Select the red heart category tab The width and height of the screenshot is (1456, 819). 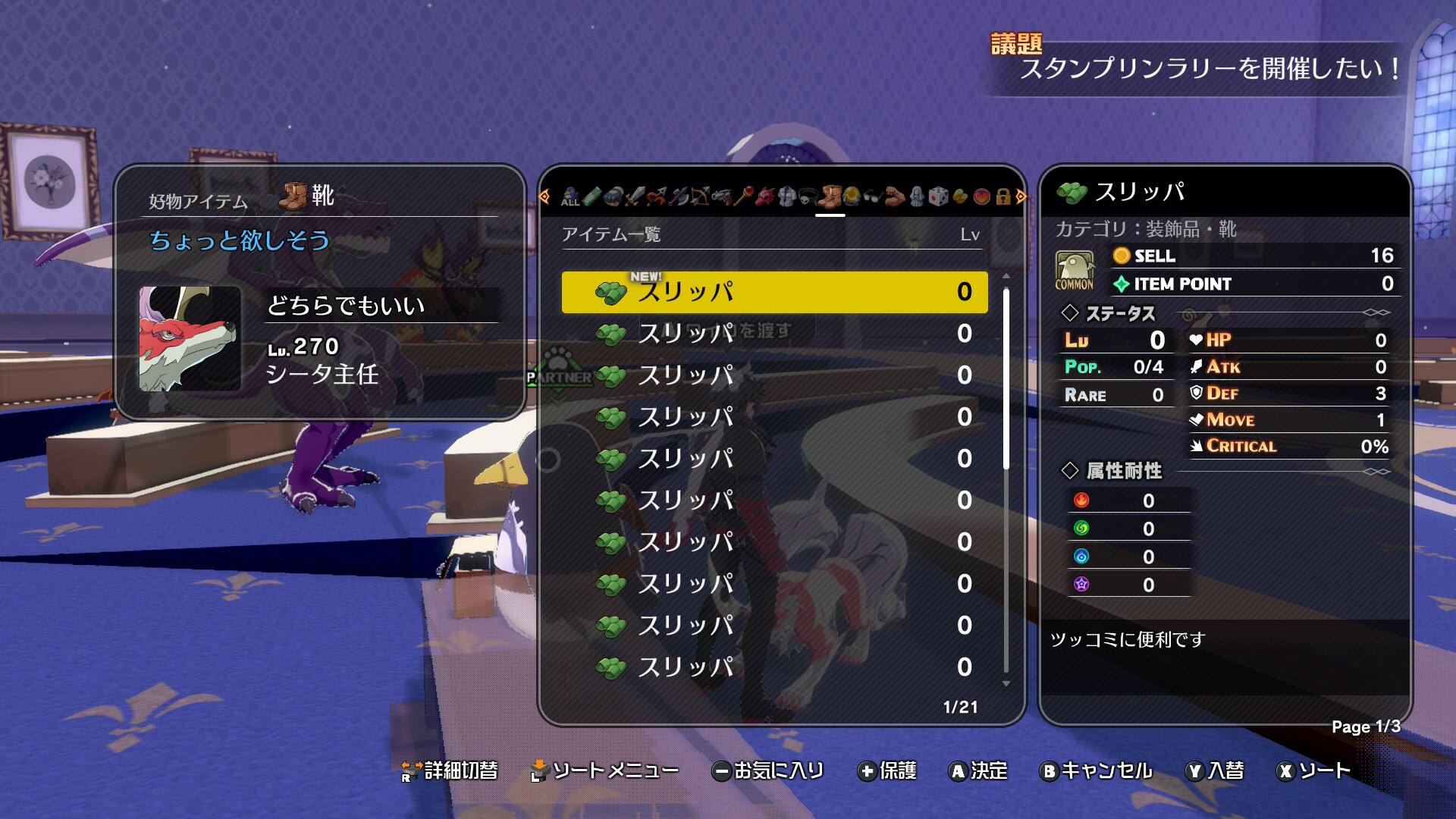click(x=982, y=197)
